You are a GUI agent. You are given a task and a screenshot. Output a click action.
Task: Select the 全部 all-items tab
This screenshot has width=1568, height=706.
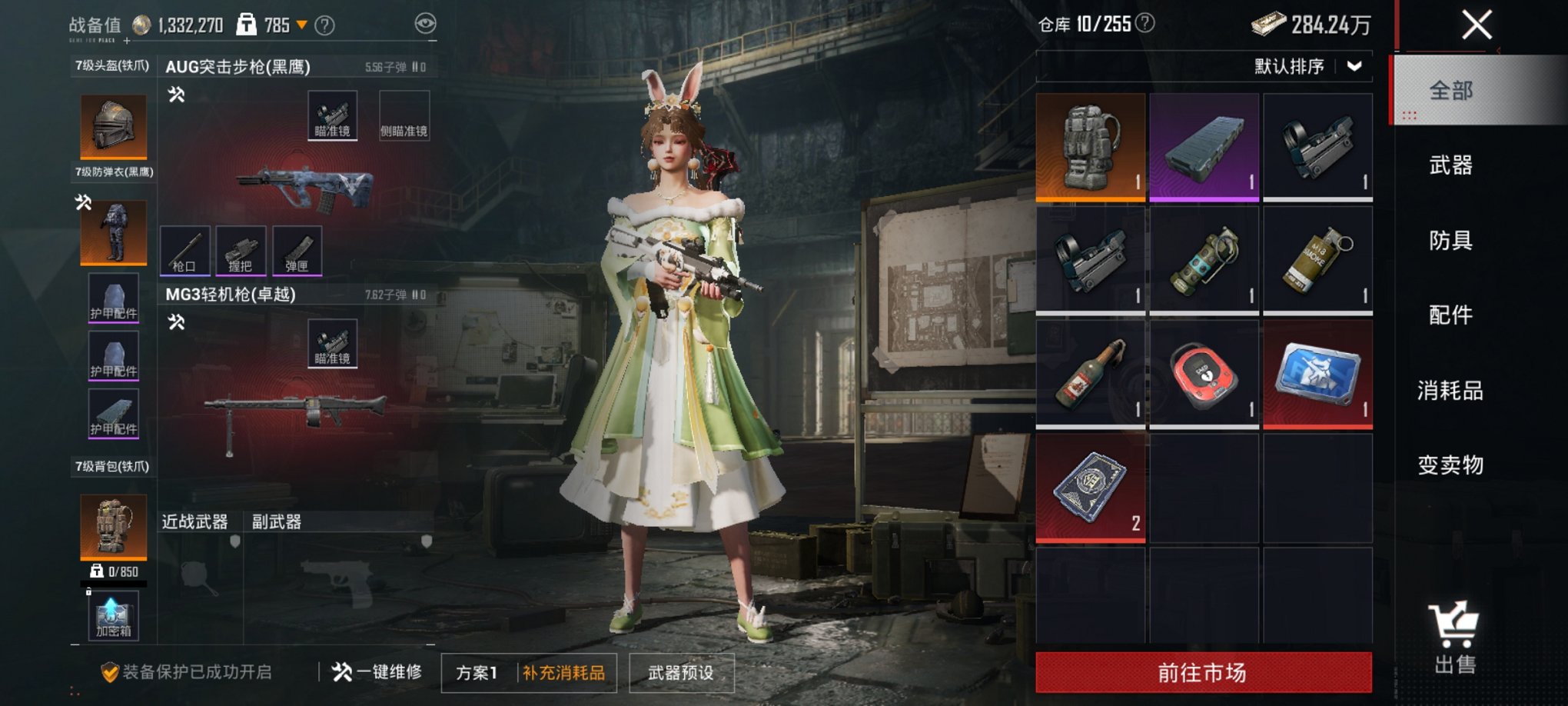point(1450,91)
